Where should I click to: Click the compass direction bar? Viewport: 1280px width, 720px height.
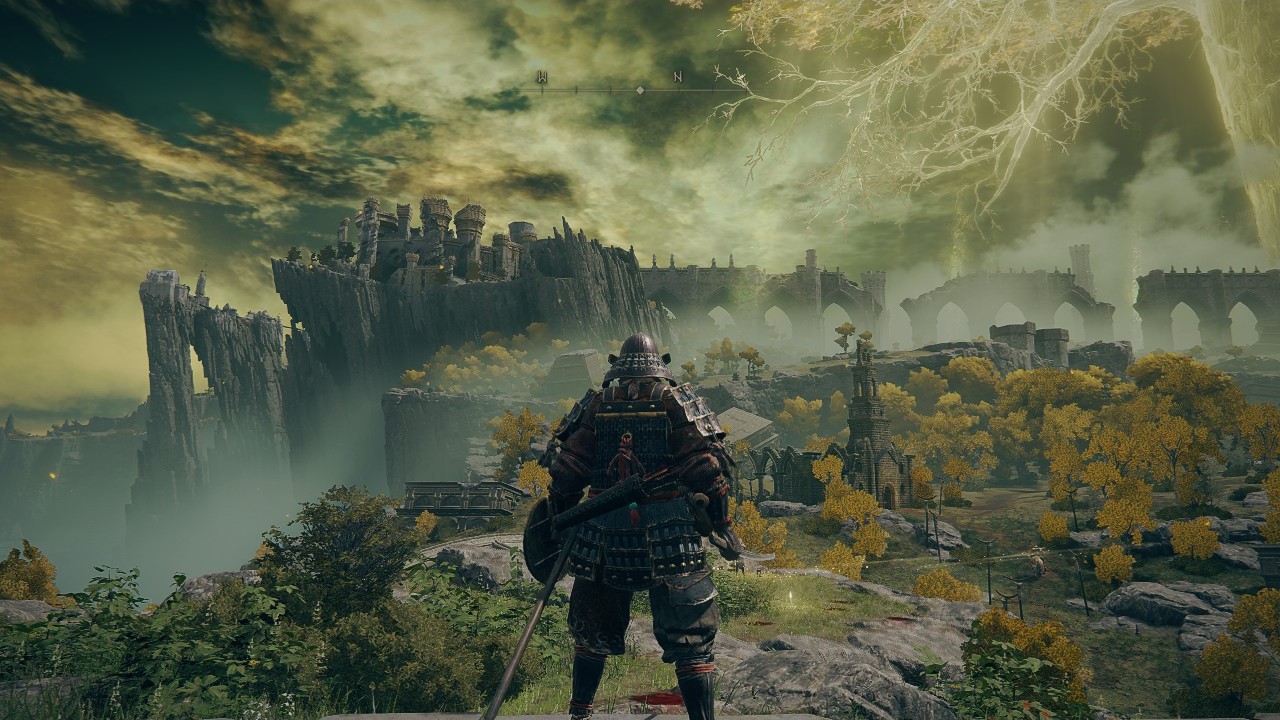(640, 88)
